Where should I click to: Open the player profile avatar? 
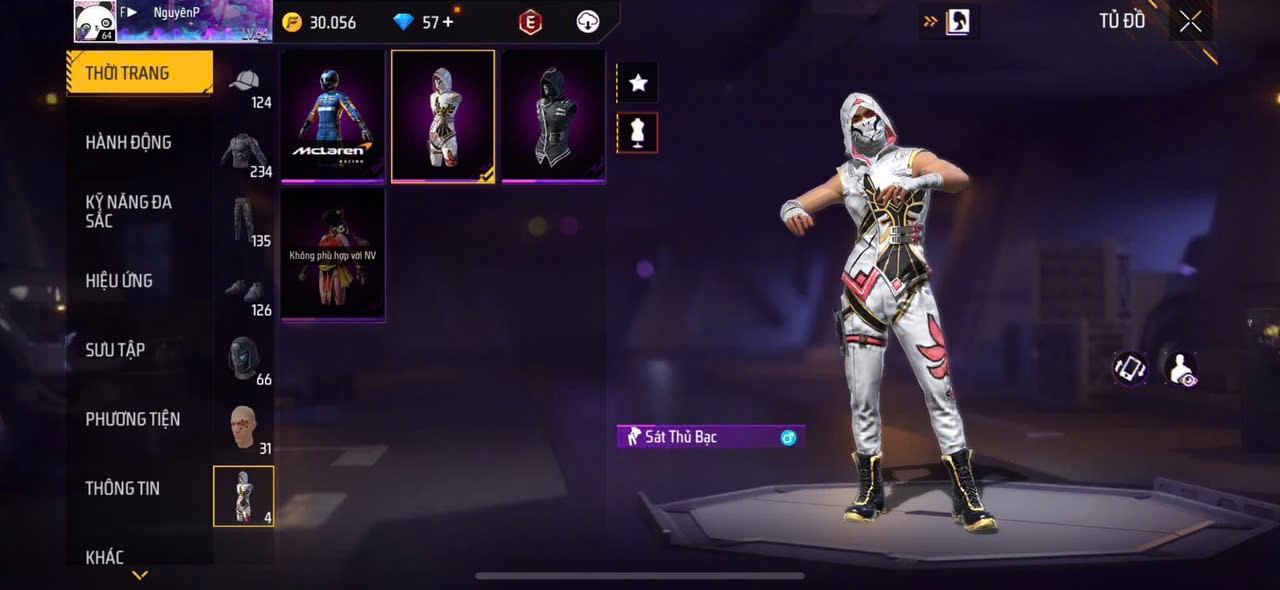point(94,21)
